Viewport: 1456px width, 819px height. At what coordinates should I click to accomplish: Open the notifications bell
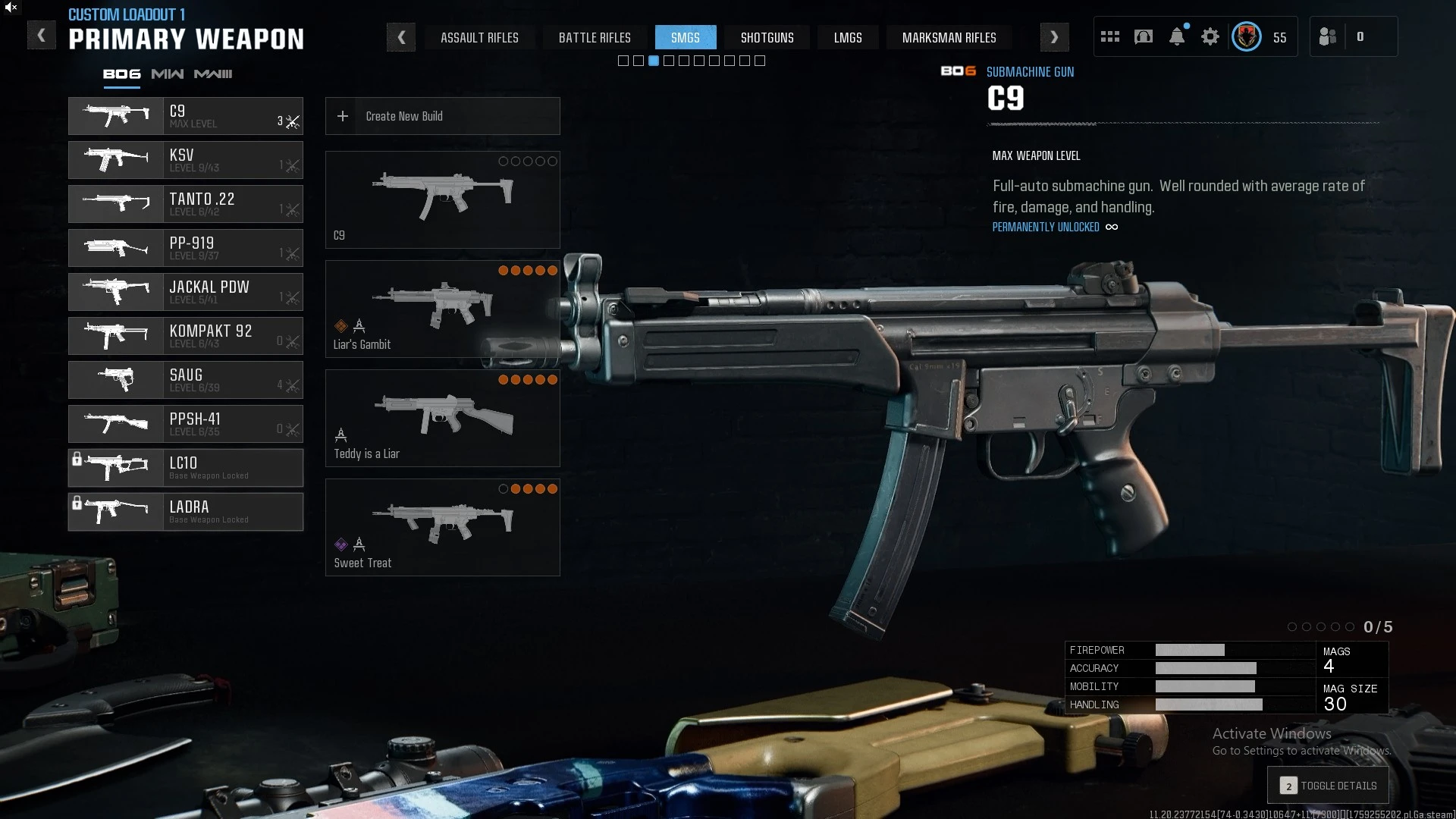click(x=1177, y=37)
